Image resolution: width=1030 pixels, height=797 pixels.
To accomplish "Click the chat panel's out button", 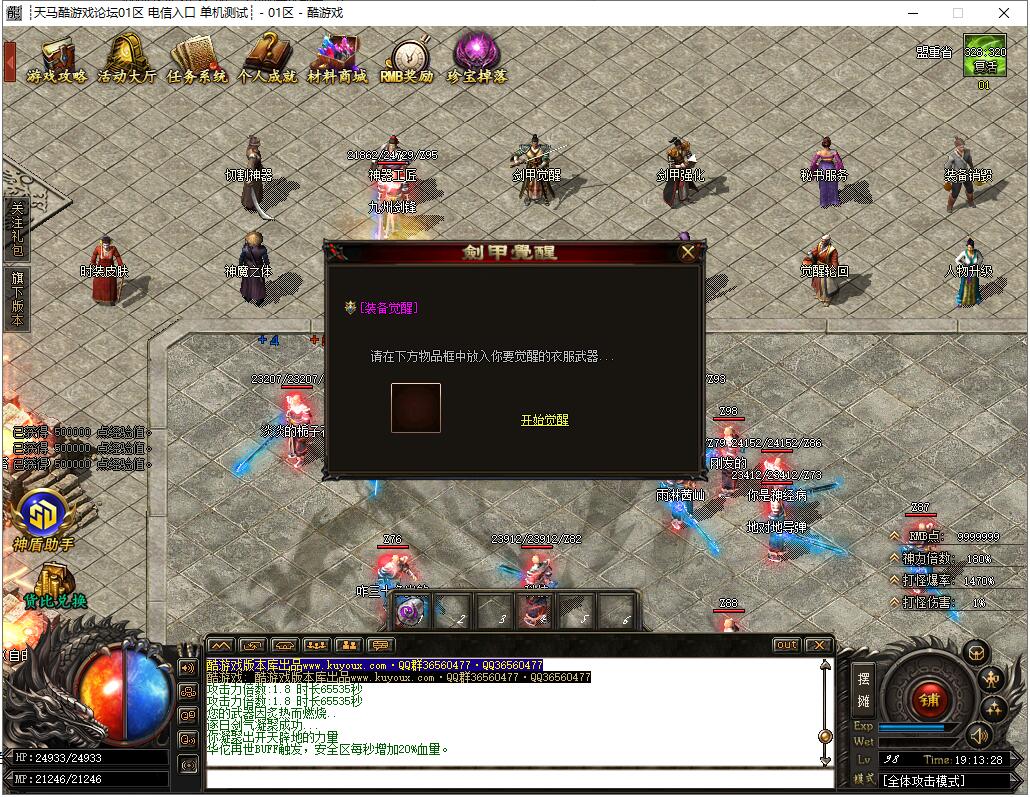I will [786, 645].
